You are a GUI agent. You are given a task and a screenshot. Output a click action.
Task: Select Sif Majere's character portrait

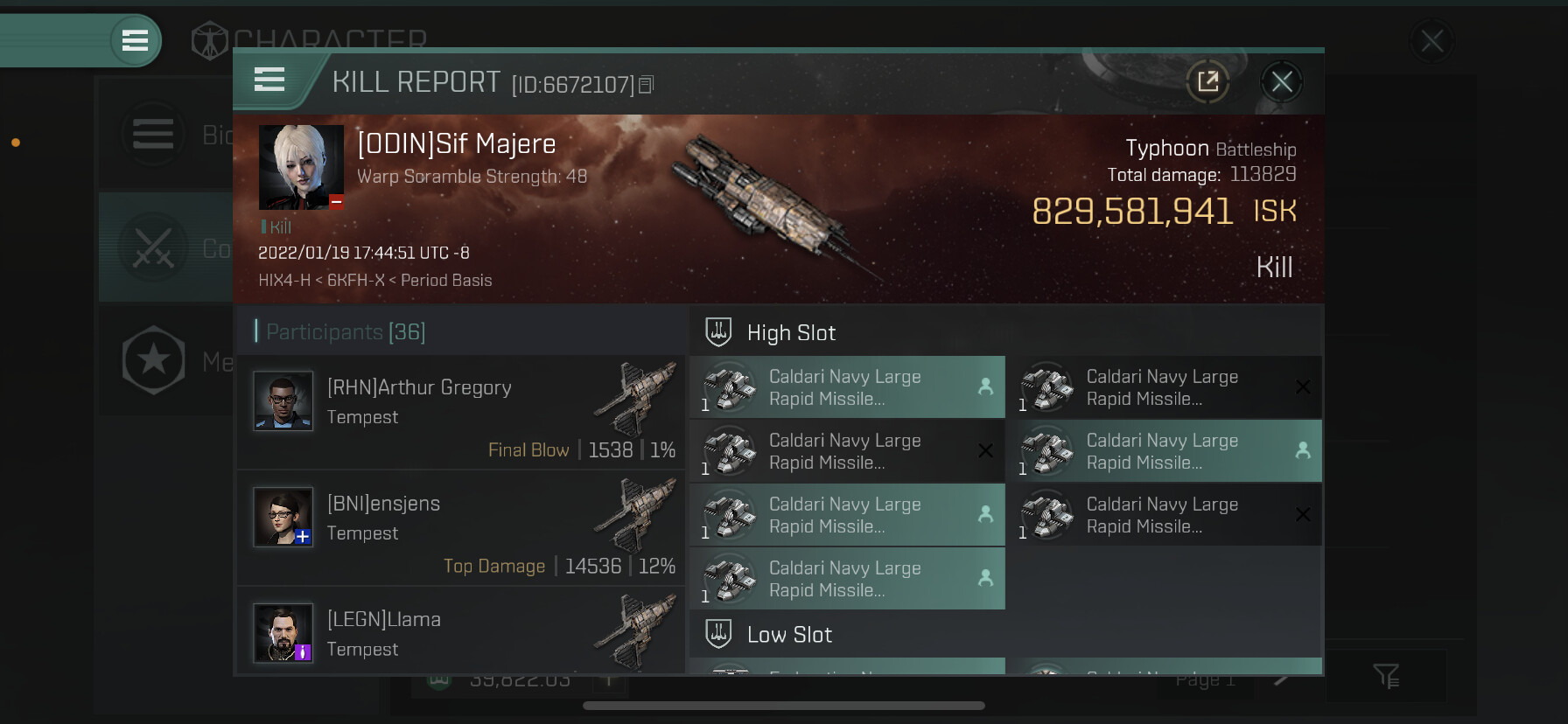(x=301, y=167)
